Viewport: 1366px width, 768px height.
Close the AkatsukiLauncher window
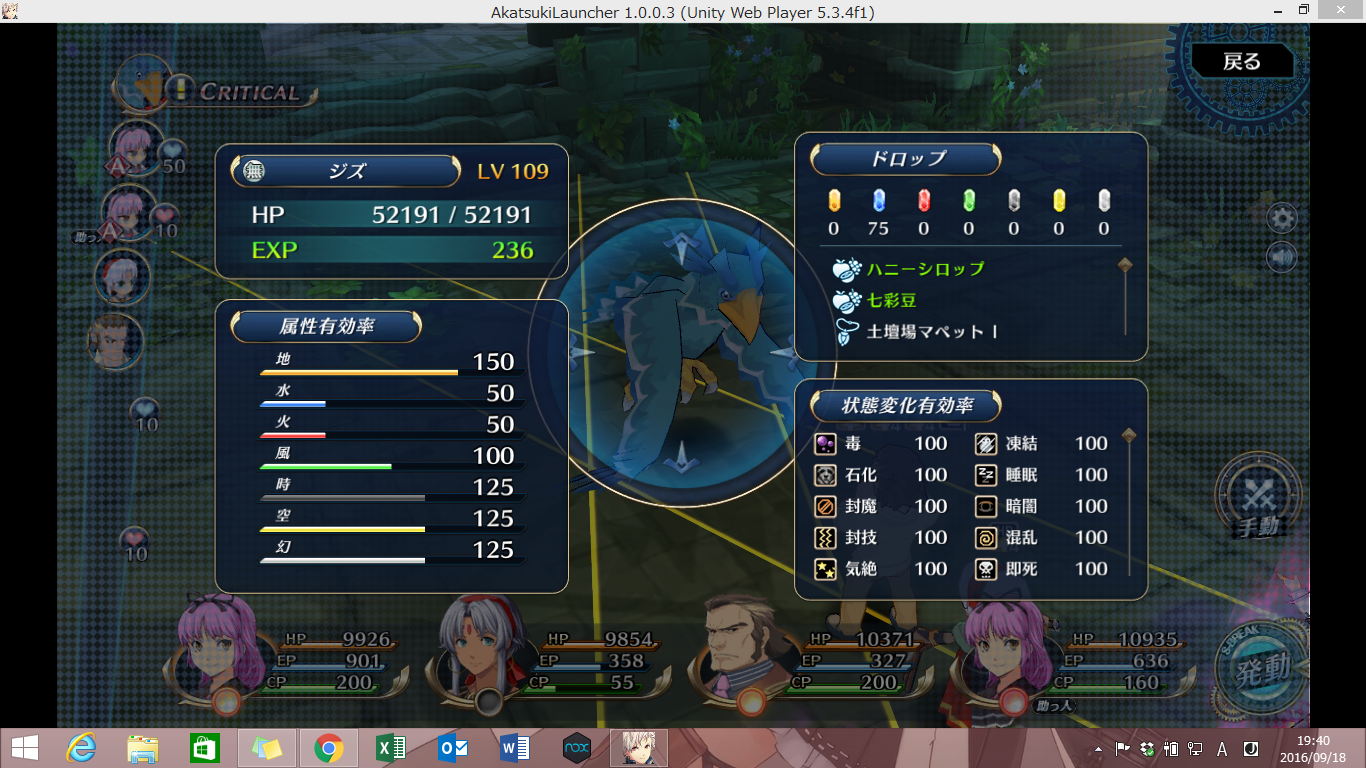coord(1342,11)
